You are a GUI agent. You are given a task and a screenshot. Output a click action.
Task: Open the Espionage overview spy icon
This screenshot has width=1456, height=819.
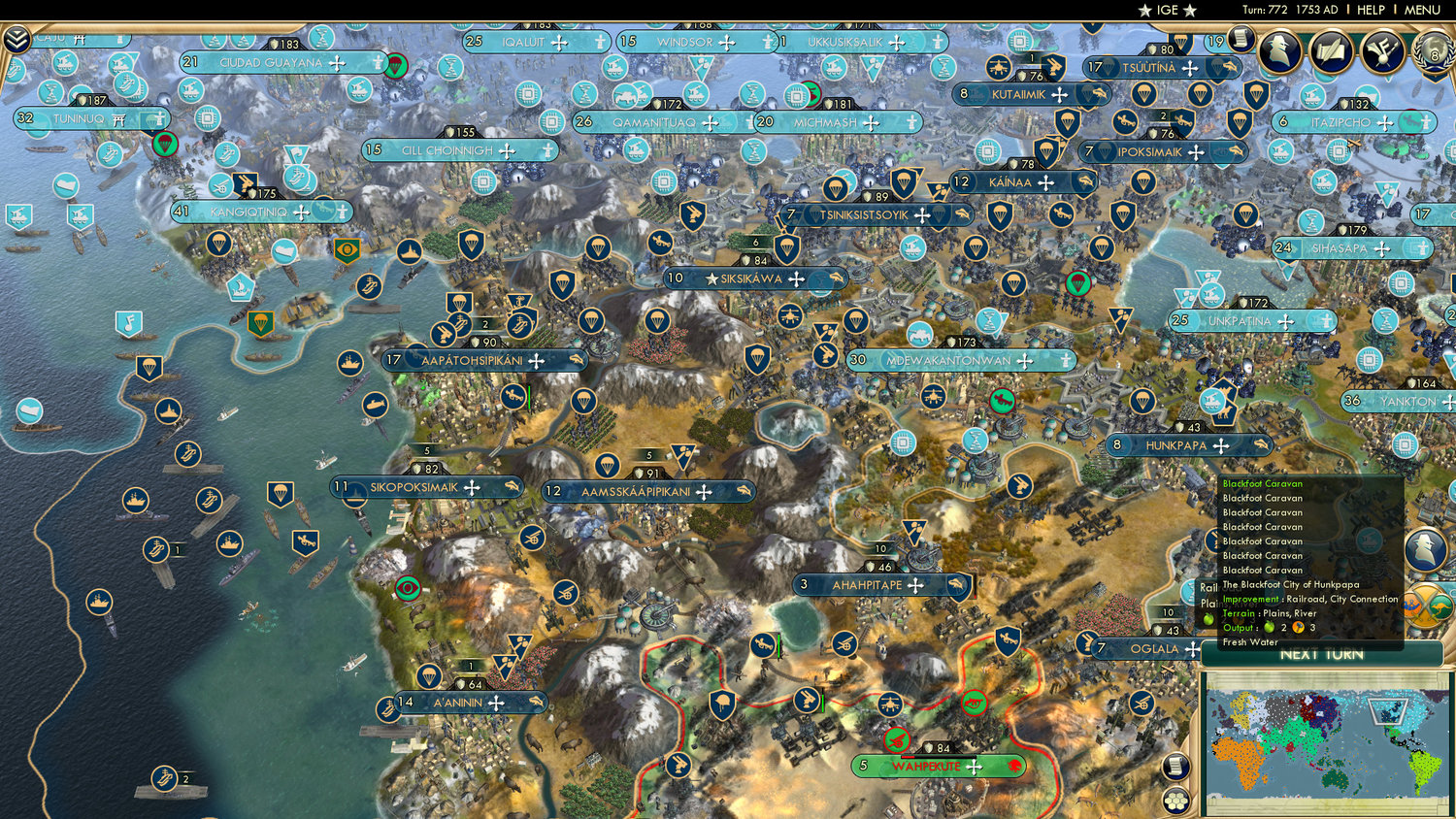pyautogui.click(x=1281, y=50)
